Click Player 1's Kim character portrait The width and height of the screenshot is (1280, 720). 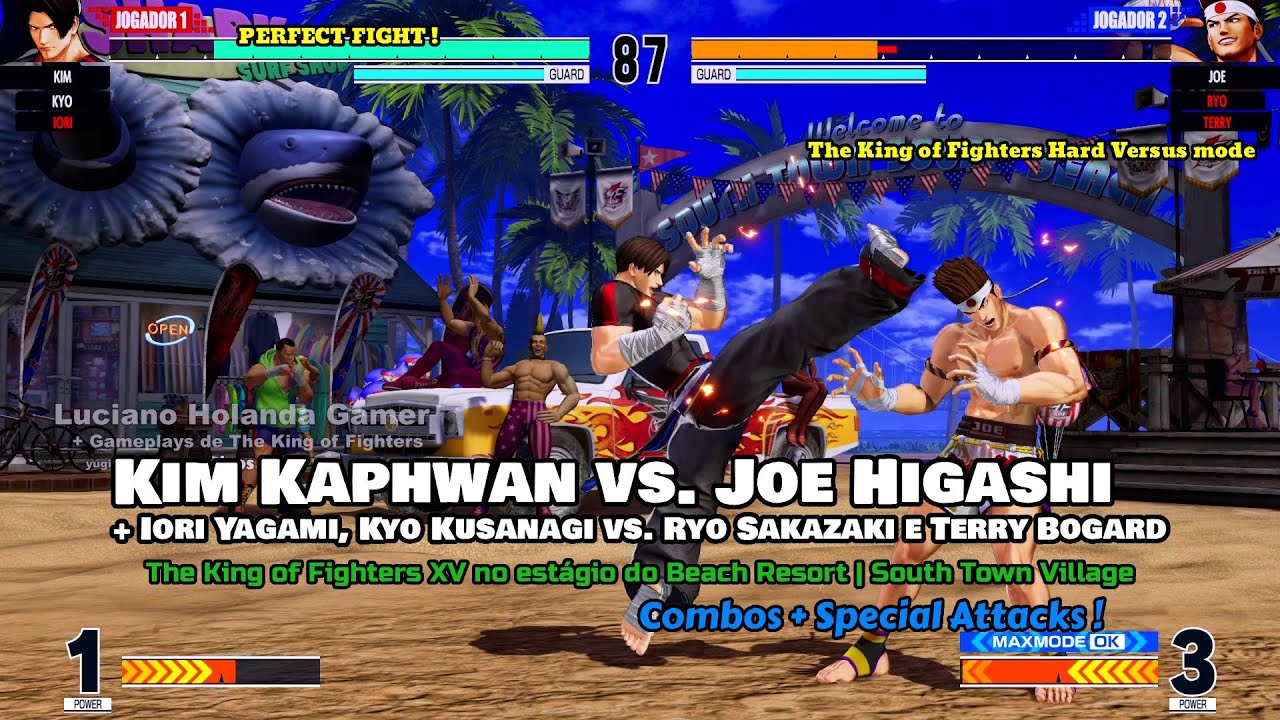click(x=47, y=30)
